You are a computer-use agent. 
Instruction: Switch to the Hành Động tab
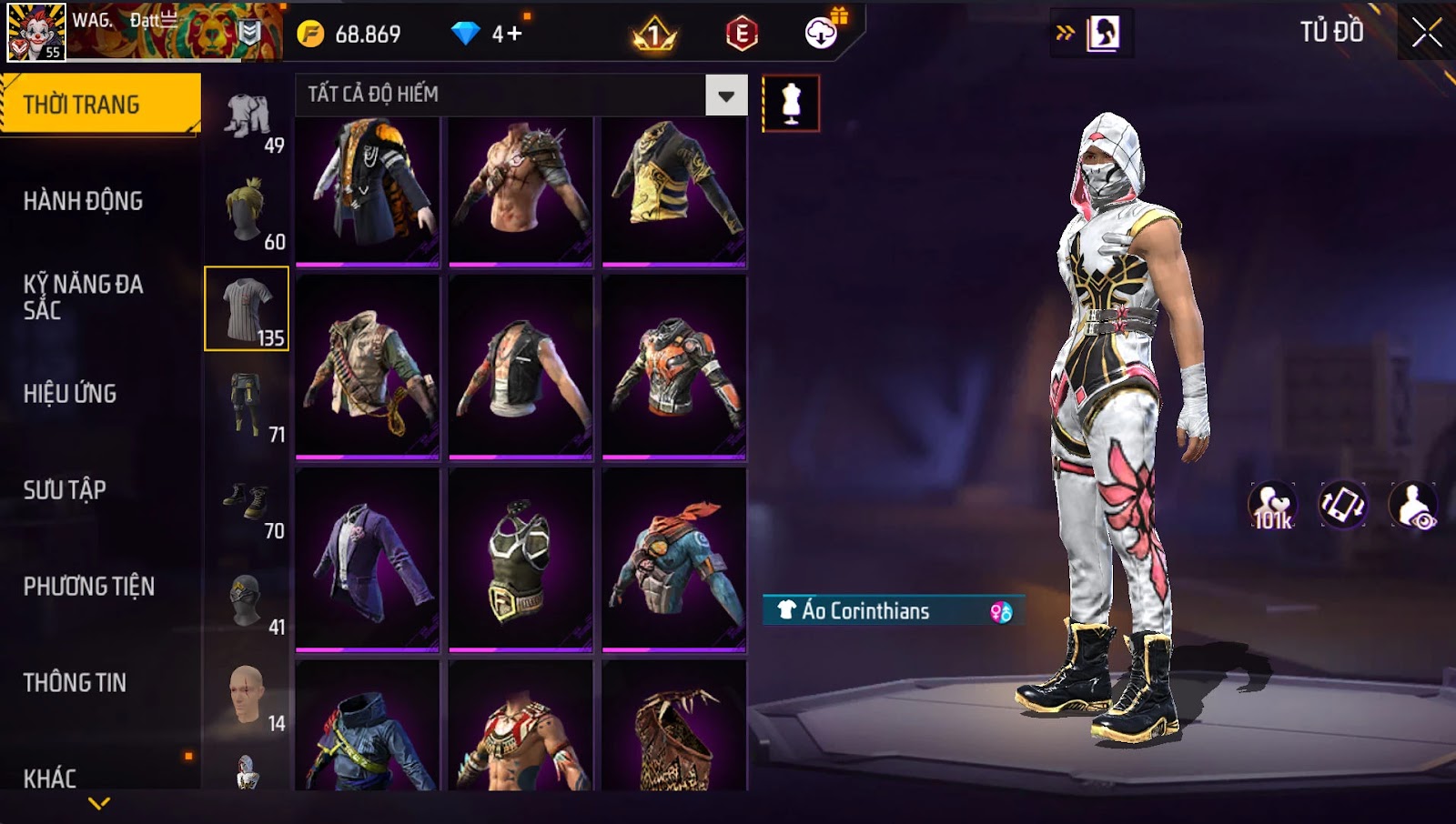click(83, 201)
